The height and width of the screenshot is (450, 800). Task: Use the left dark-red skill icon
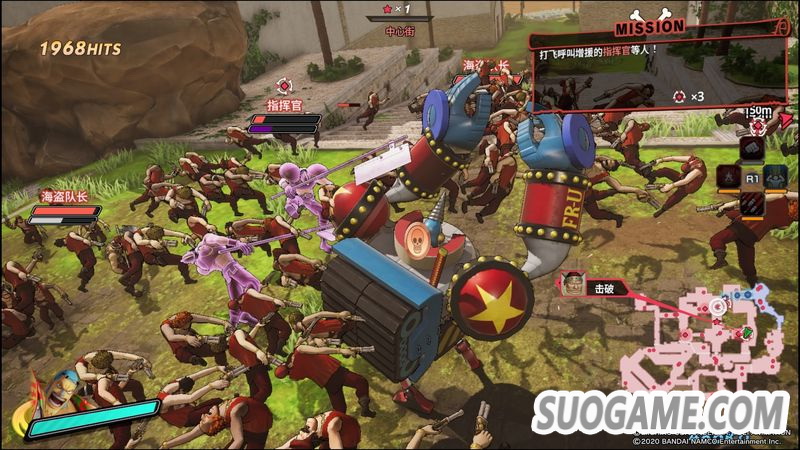click(727, 177)
